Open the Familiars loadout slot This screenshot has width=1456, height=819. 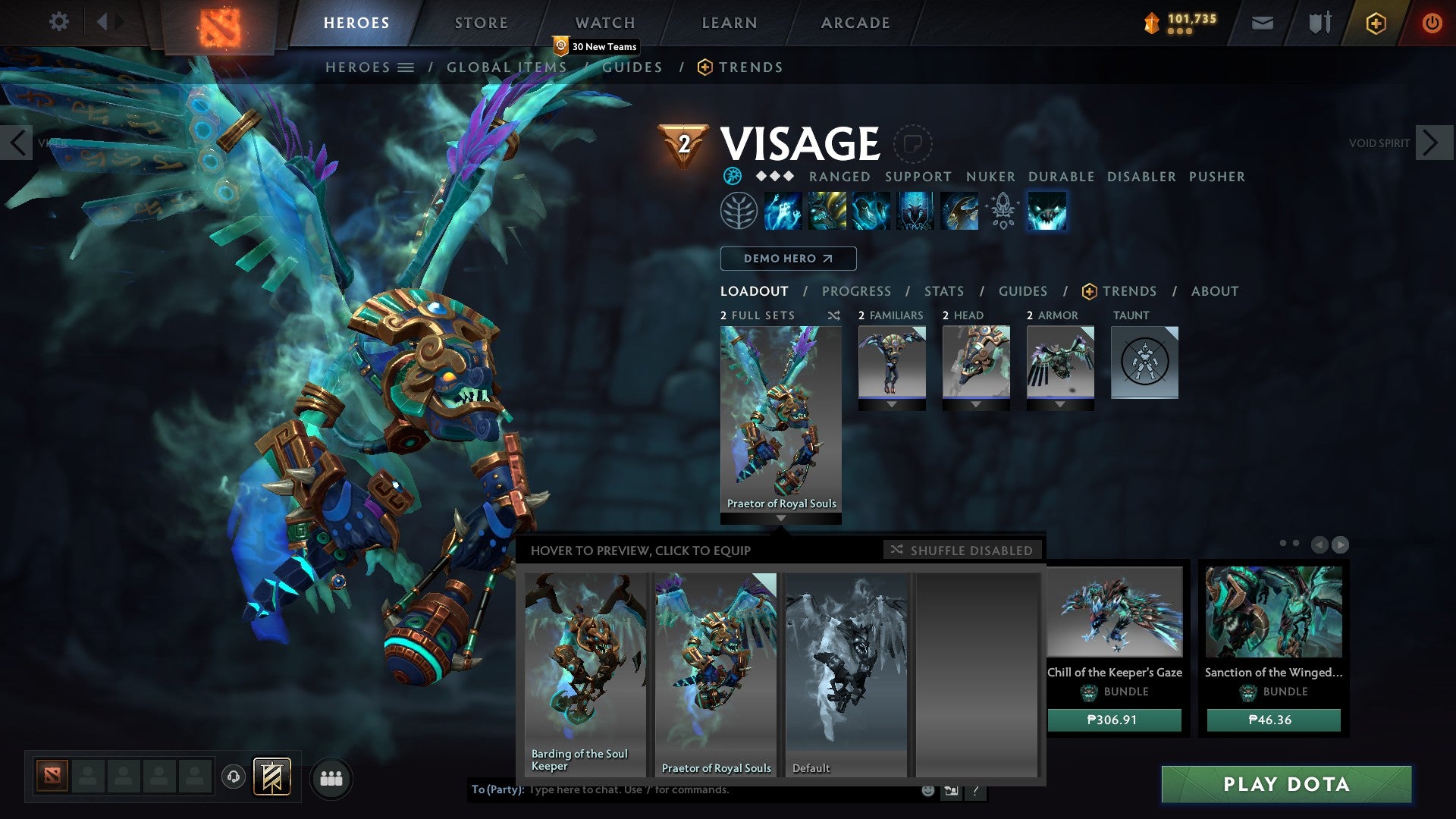[x=892, y=362]
